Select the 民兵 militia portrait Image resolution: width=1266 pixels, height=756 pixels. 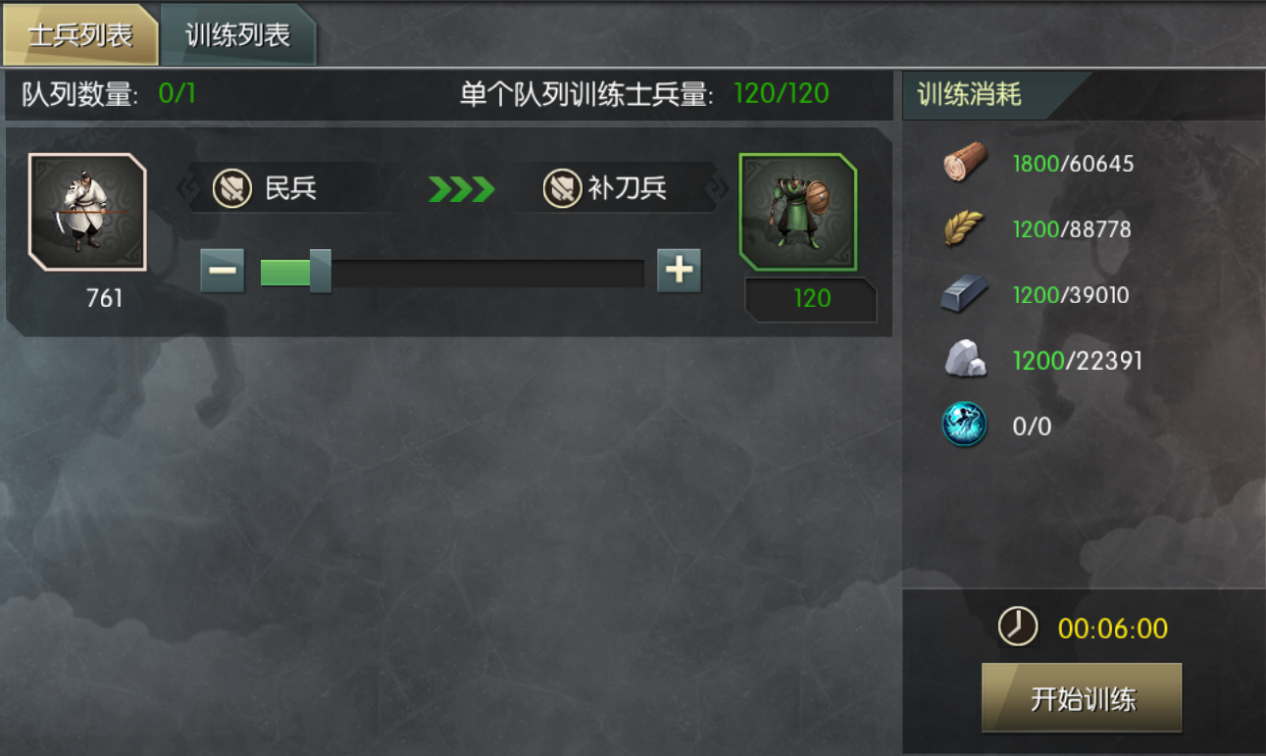(x=88, y=212)
